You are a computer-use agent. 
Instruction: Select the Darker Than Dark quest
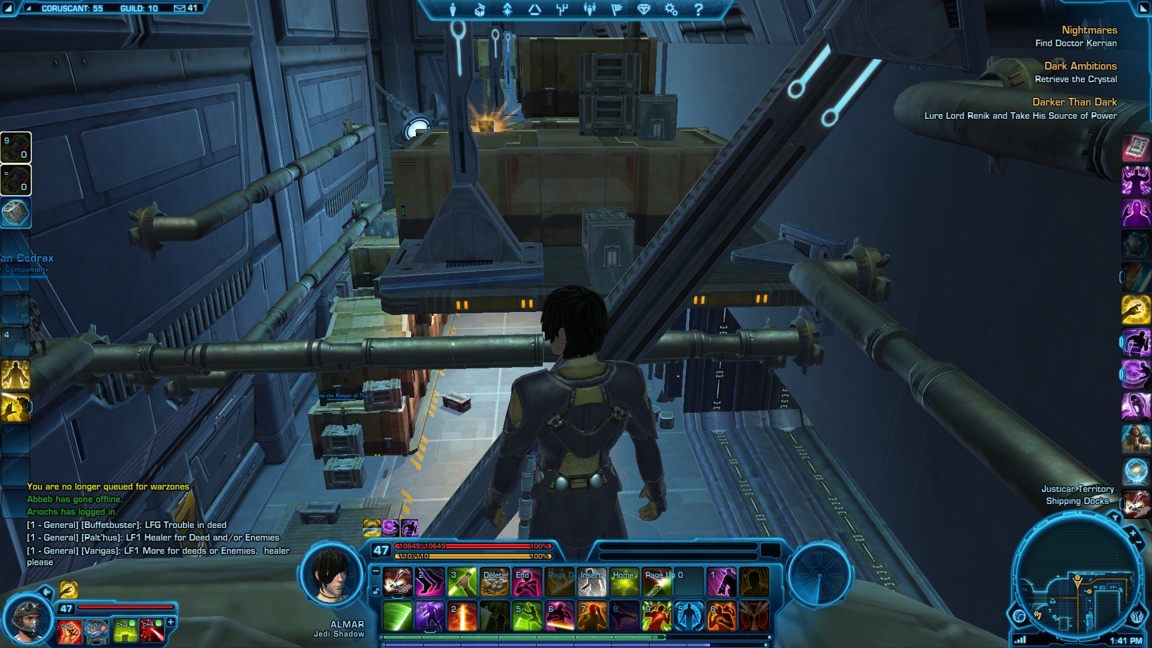(x=1074, y=103)
